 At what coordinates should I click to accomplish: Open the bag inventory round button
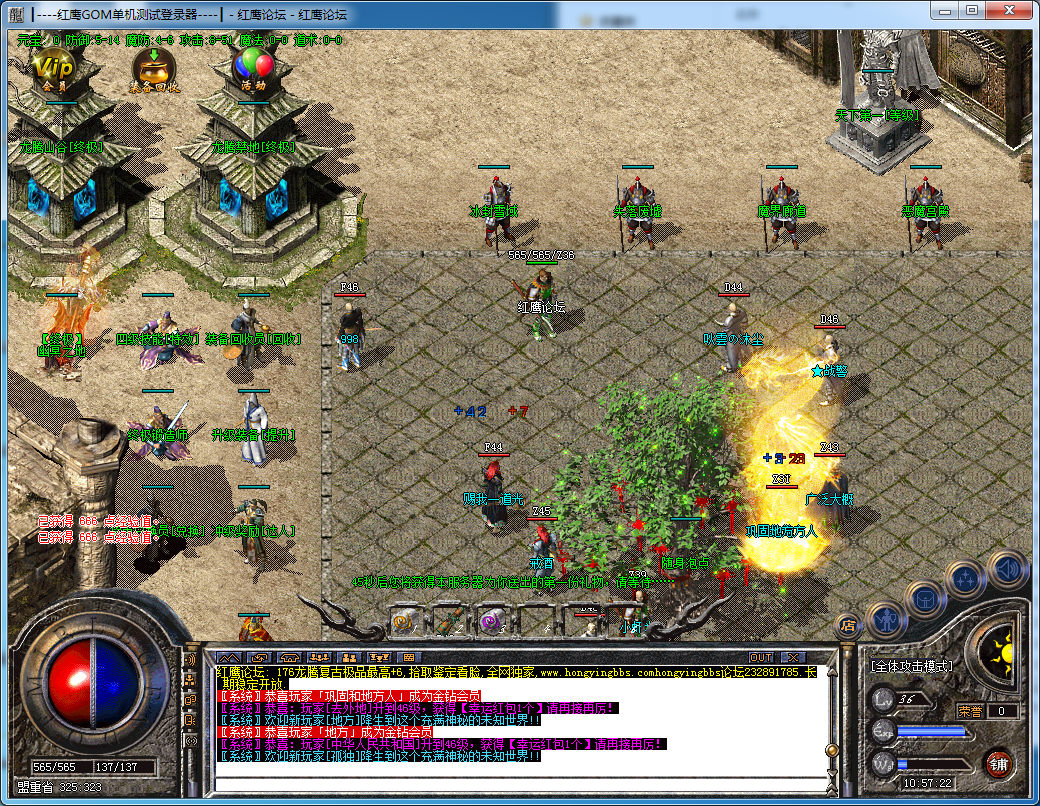927,599
